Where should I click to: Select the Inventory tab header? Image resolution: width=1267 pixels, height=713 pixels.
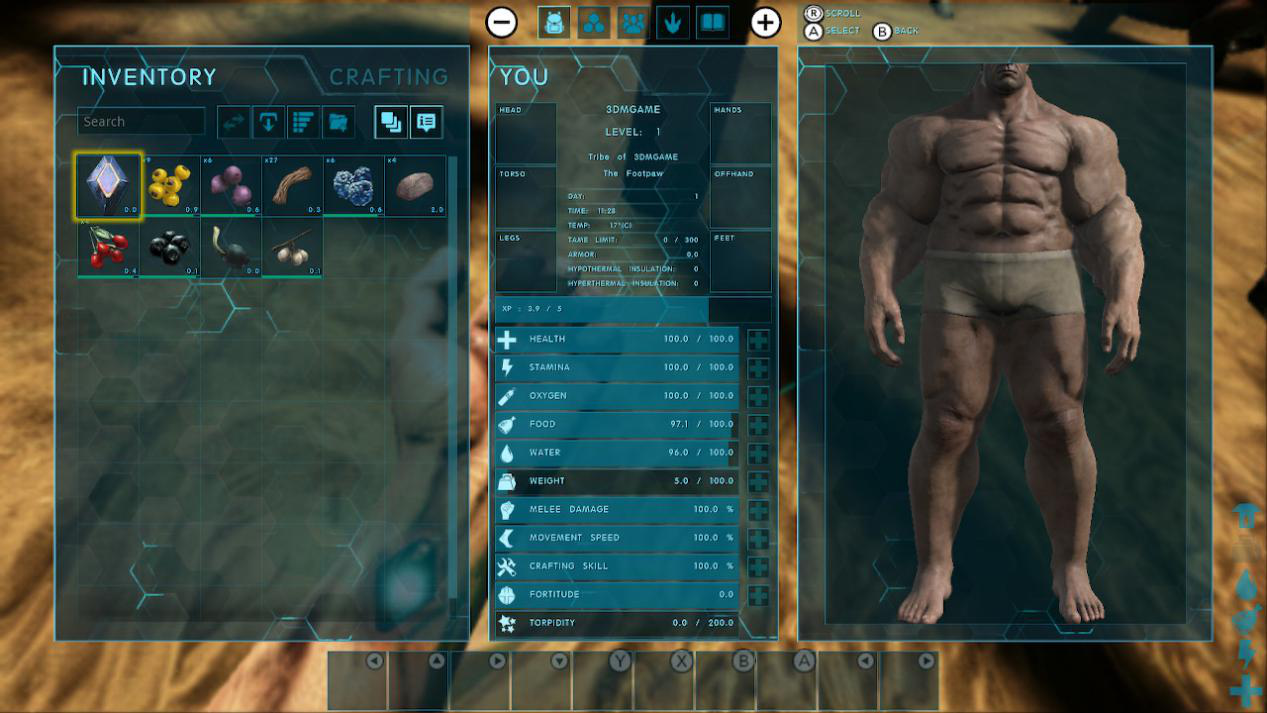coord(149,77)
